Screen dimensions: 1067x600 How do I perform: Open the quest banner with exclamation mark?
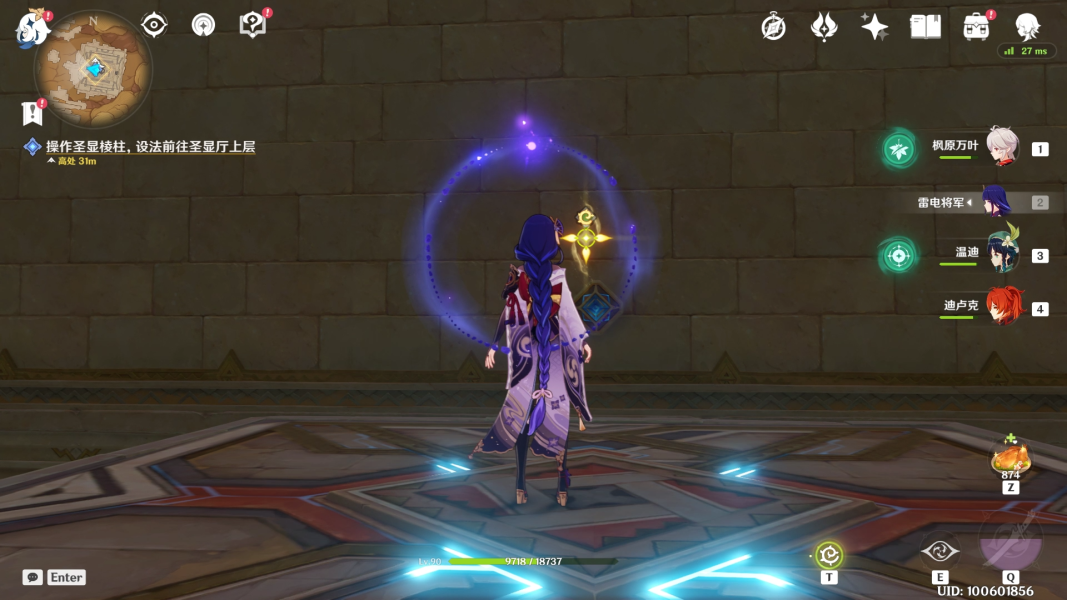[x=32, y=112]
